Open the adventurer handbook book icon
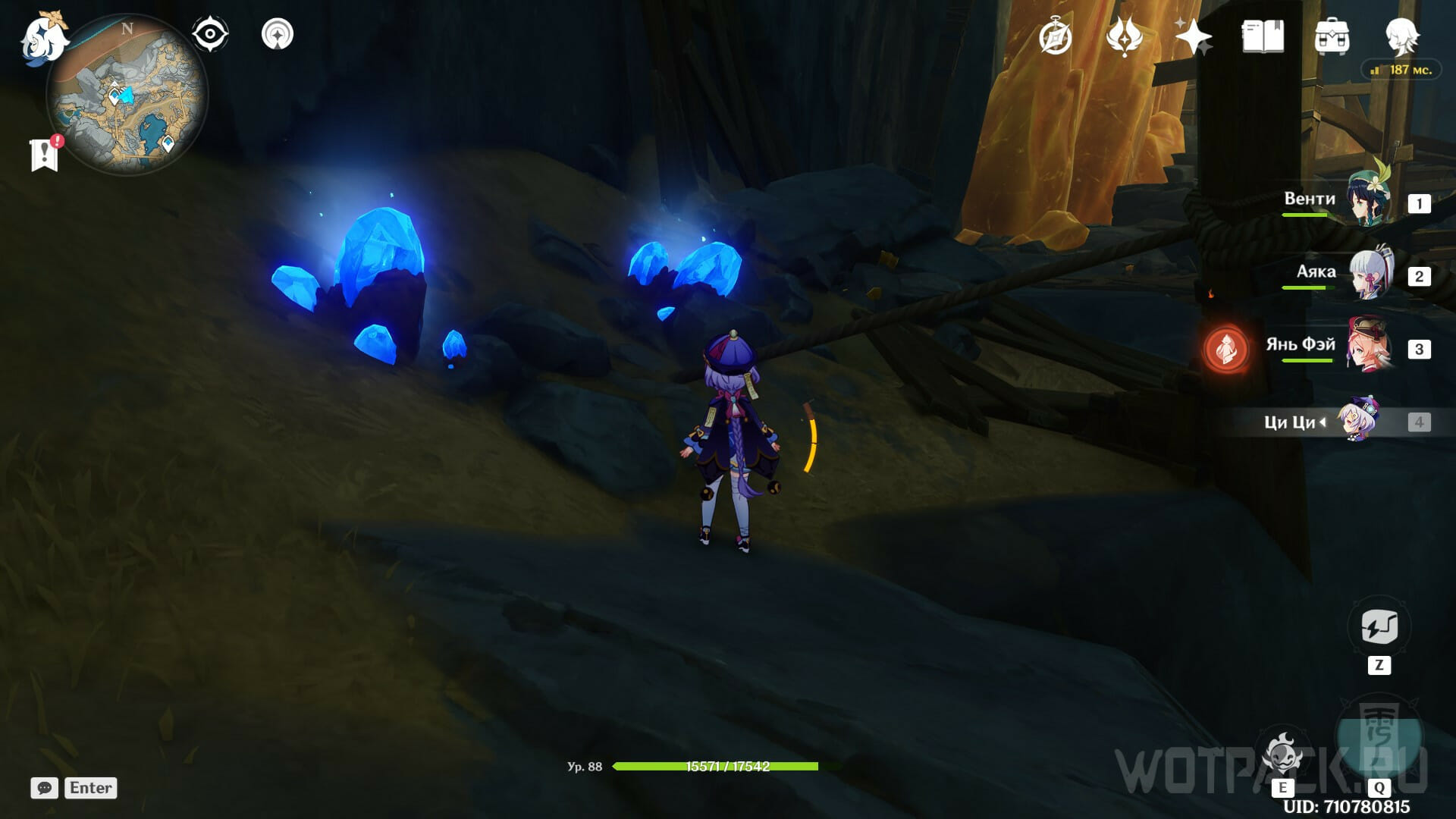Image resolution: width=1456 pixels, height=819 pixels. click(1263, 36)
